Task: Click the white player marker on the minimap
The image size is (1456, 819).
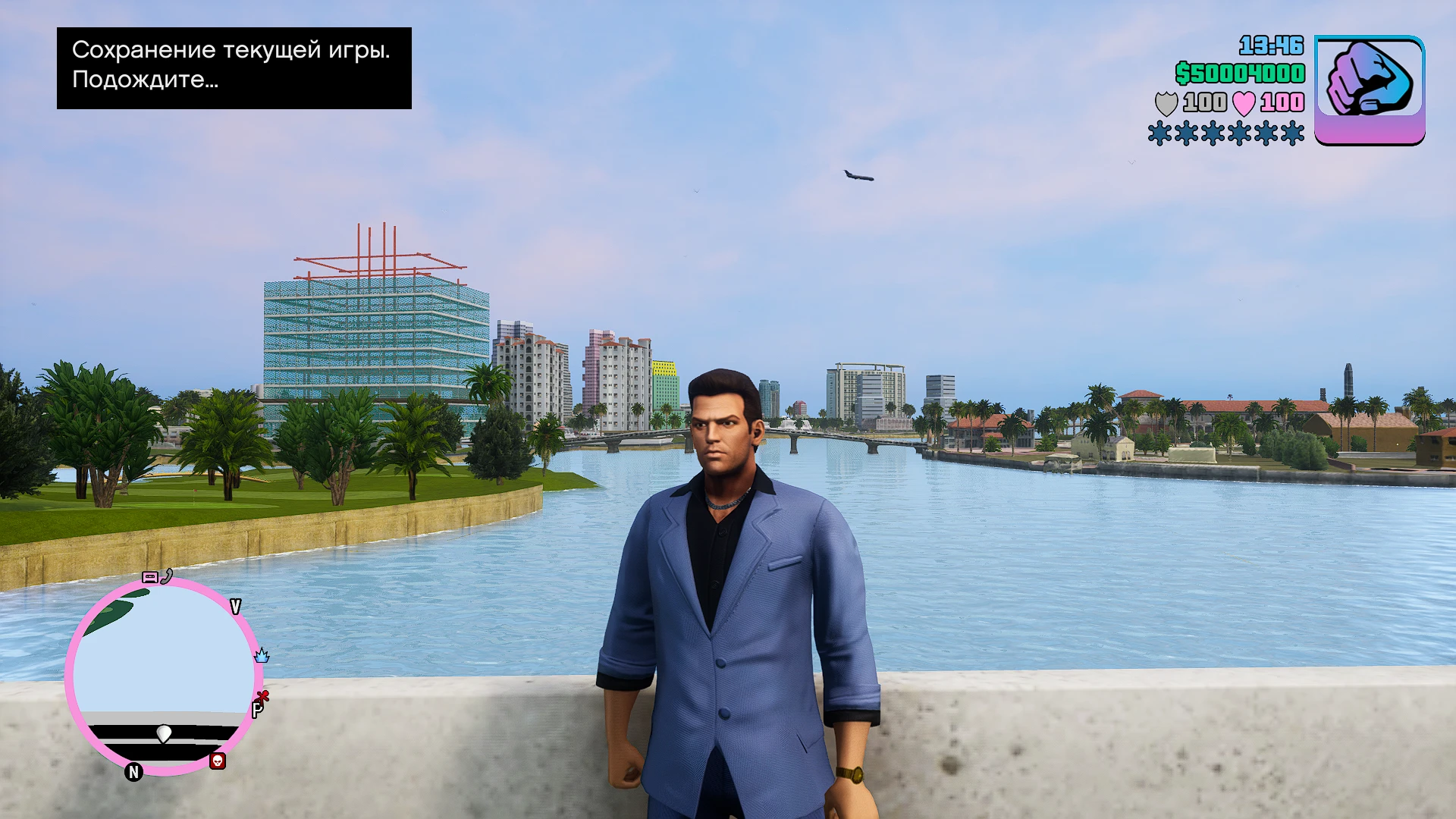Action: 163,734
